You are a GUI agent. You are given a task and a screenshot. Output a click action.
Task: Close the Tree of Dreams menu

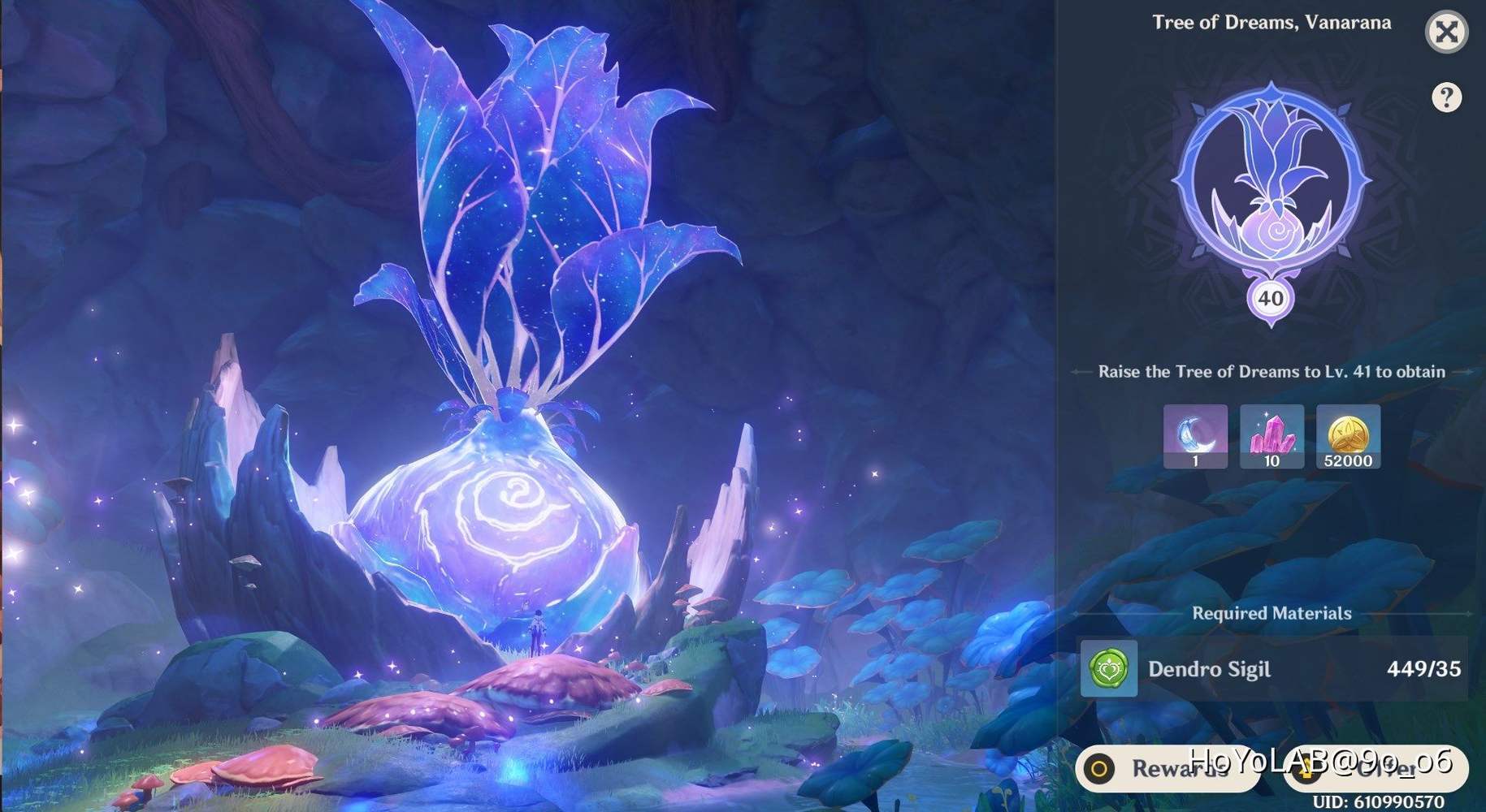pos(1447,32)
